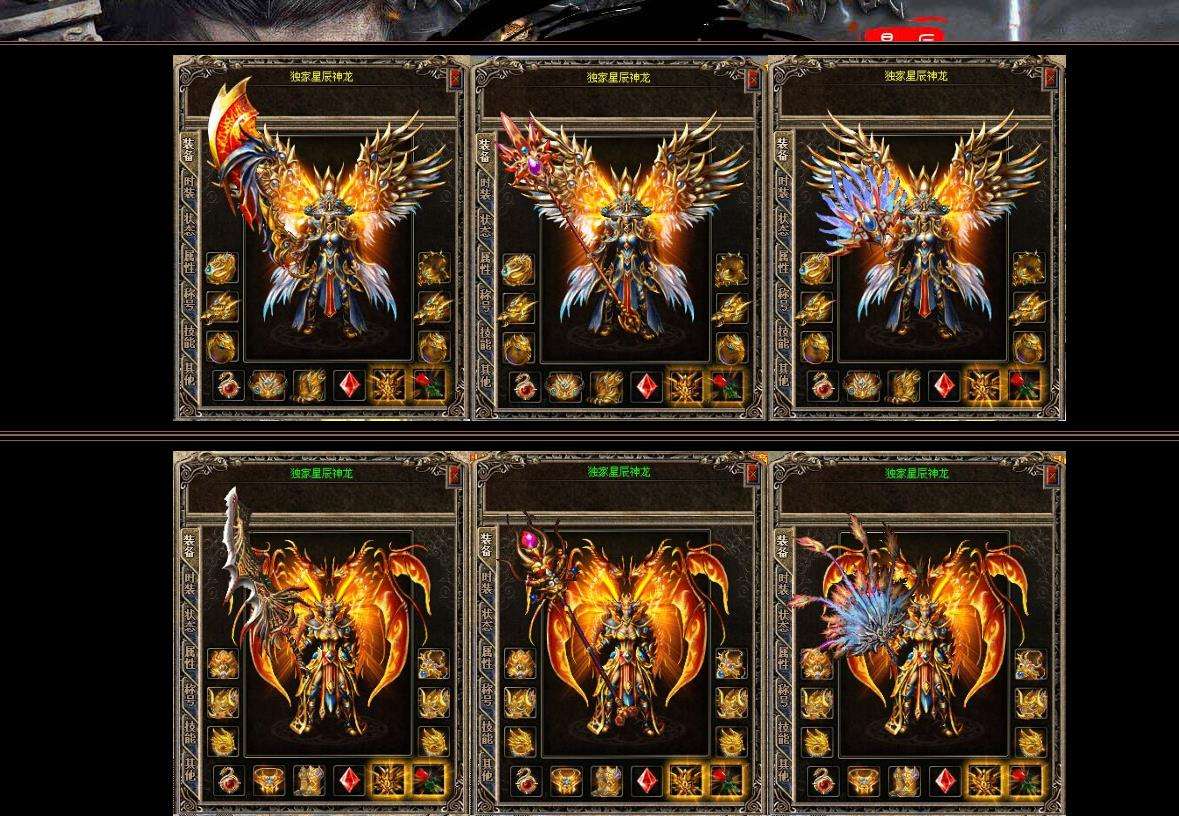Click red rose slot in golden-winged staff panel
This screenshot has width=1179, height=816.
tap(726, 385)
